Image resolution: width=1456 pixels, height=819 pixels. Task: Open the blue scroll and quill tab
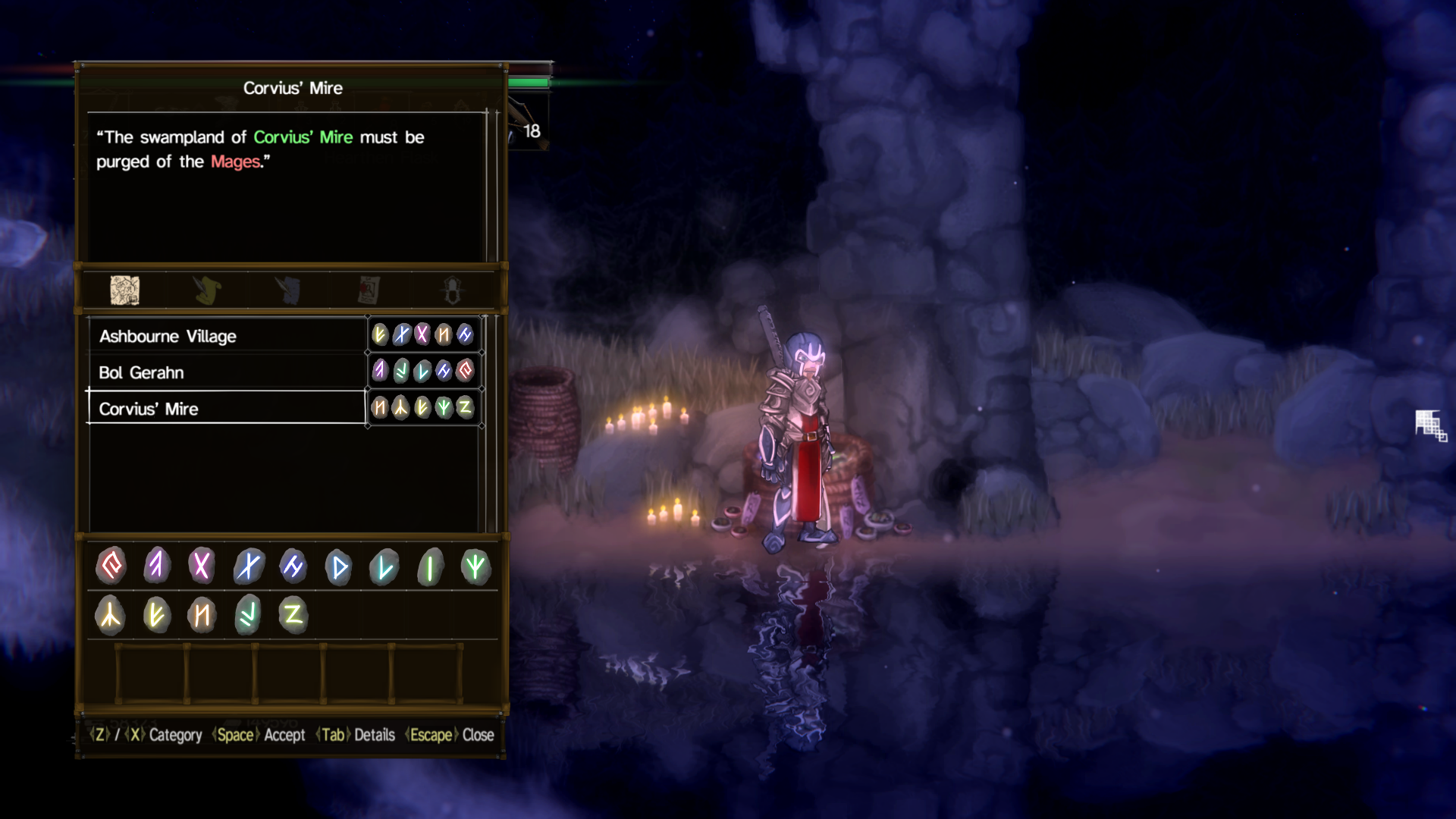click(289, 290)
